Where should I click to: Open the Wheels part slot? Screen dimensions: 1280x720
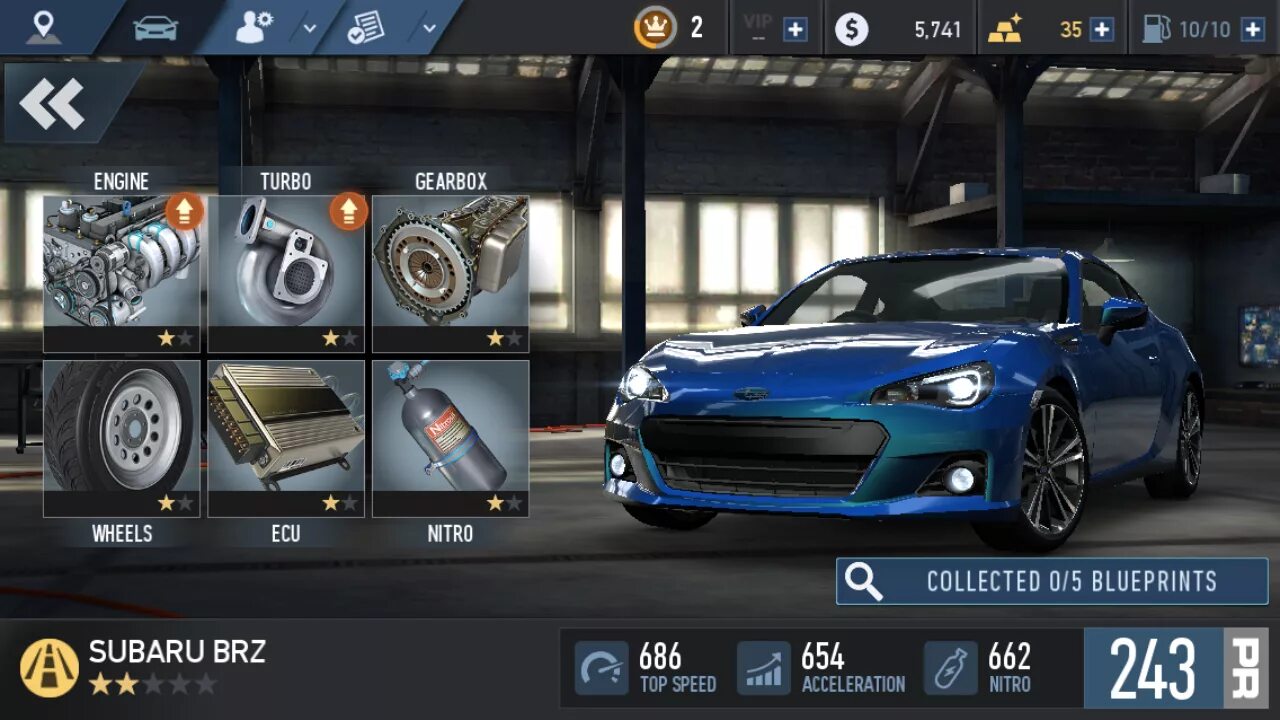coord(122,438)
